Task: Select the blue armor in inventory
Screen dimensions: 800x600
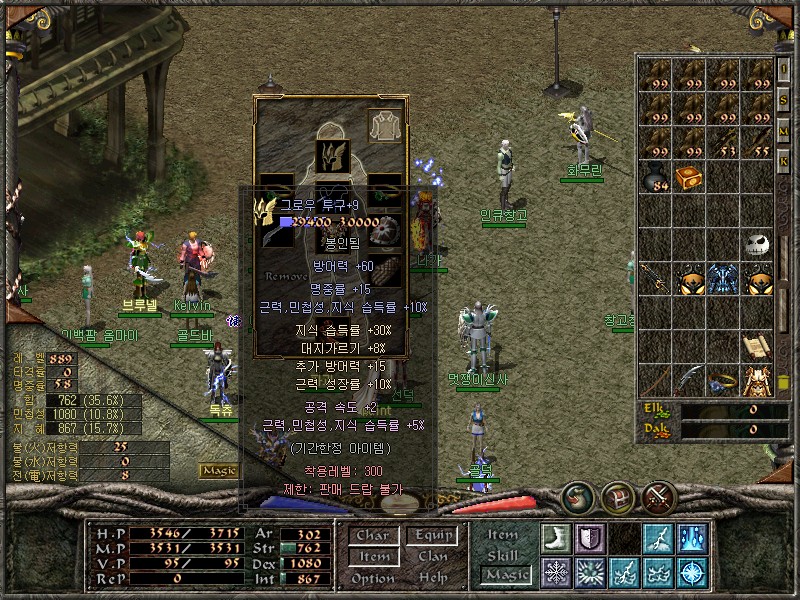Action: click(723, 279)
